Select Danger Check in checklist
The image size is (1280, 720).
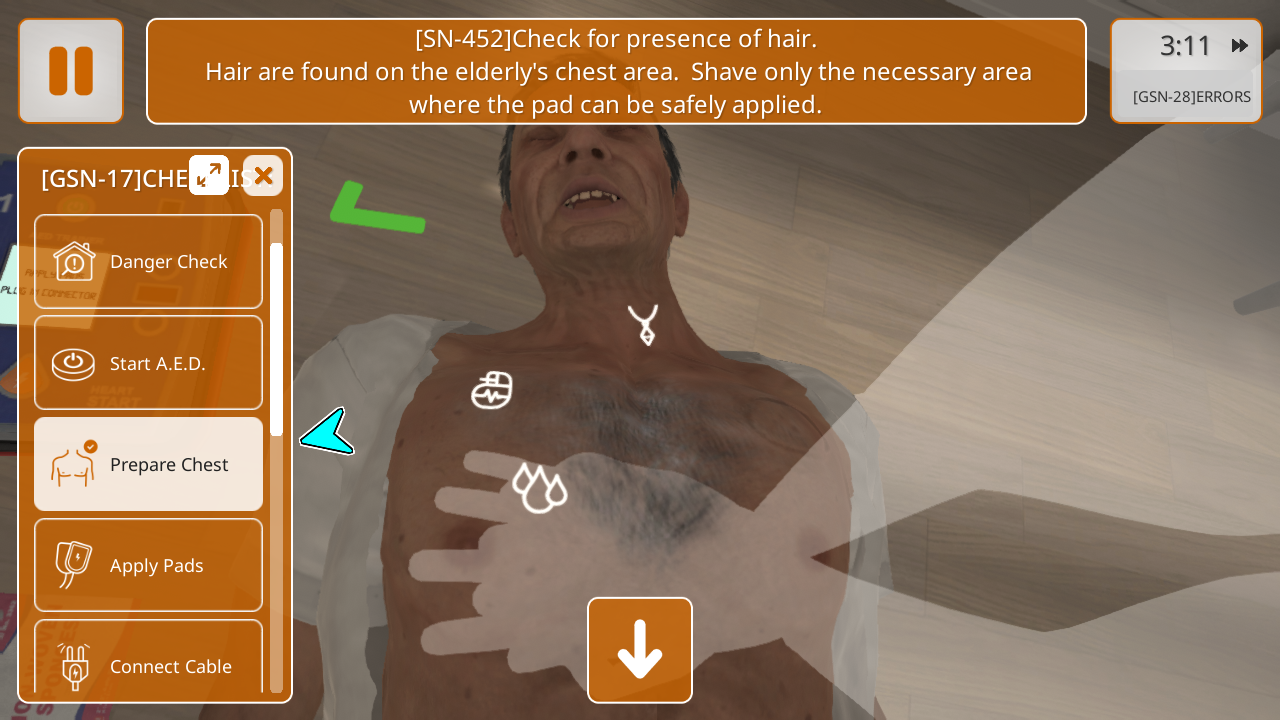[x=149, y=262]
